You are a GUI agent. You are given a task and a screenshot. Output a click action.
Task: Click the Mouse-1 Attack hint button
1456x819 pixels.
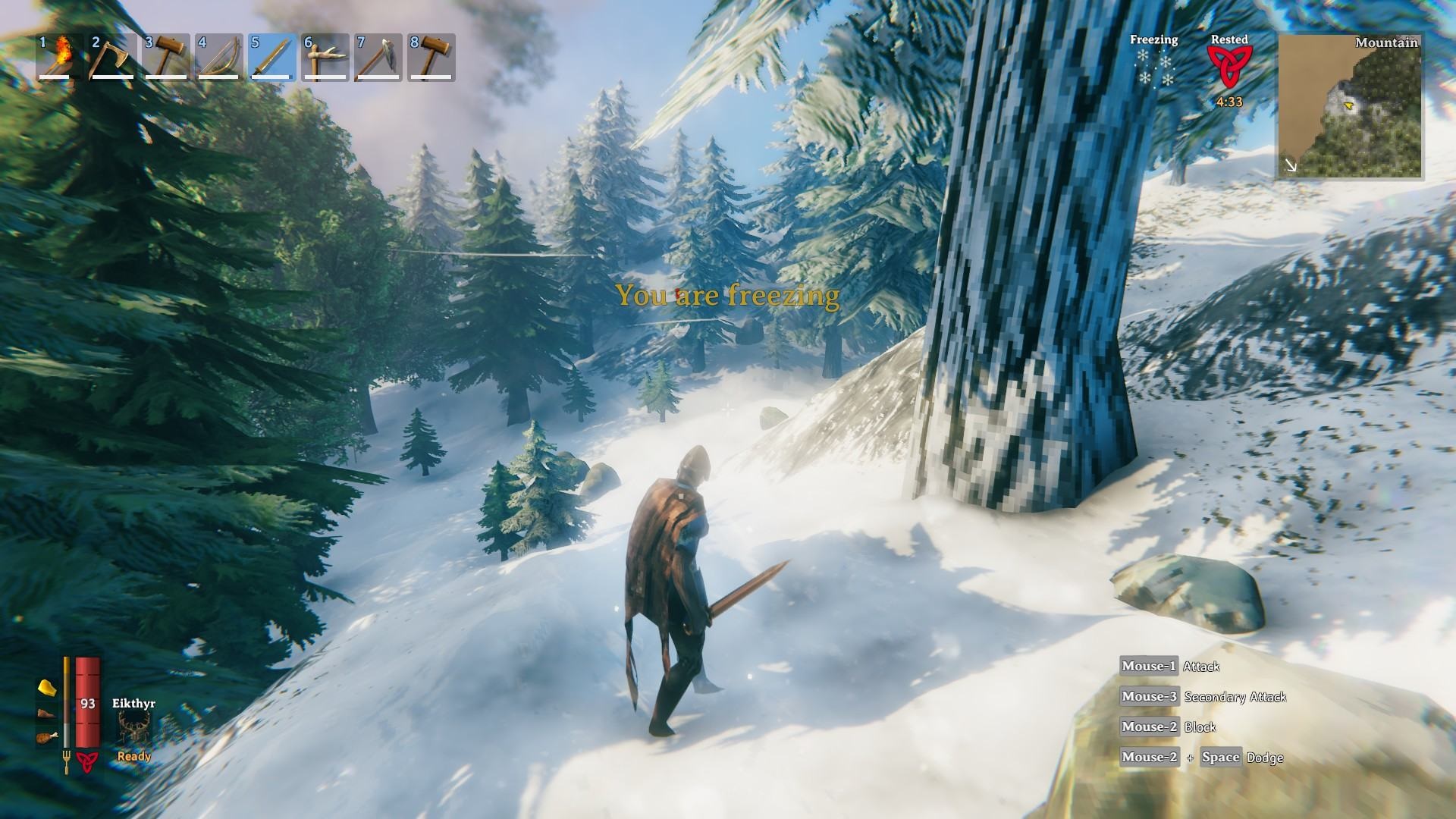pos(1147,666)
